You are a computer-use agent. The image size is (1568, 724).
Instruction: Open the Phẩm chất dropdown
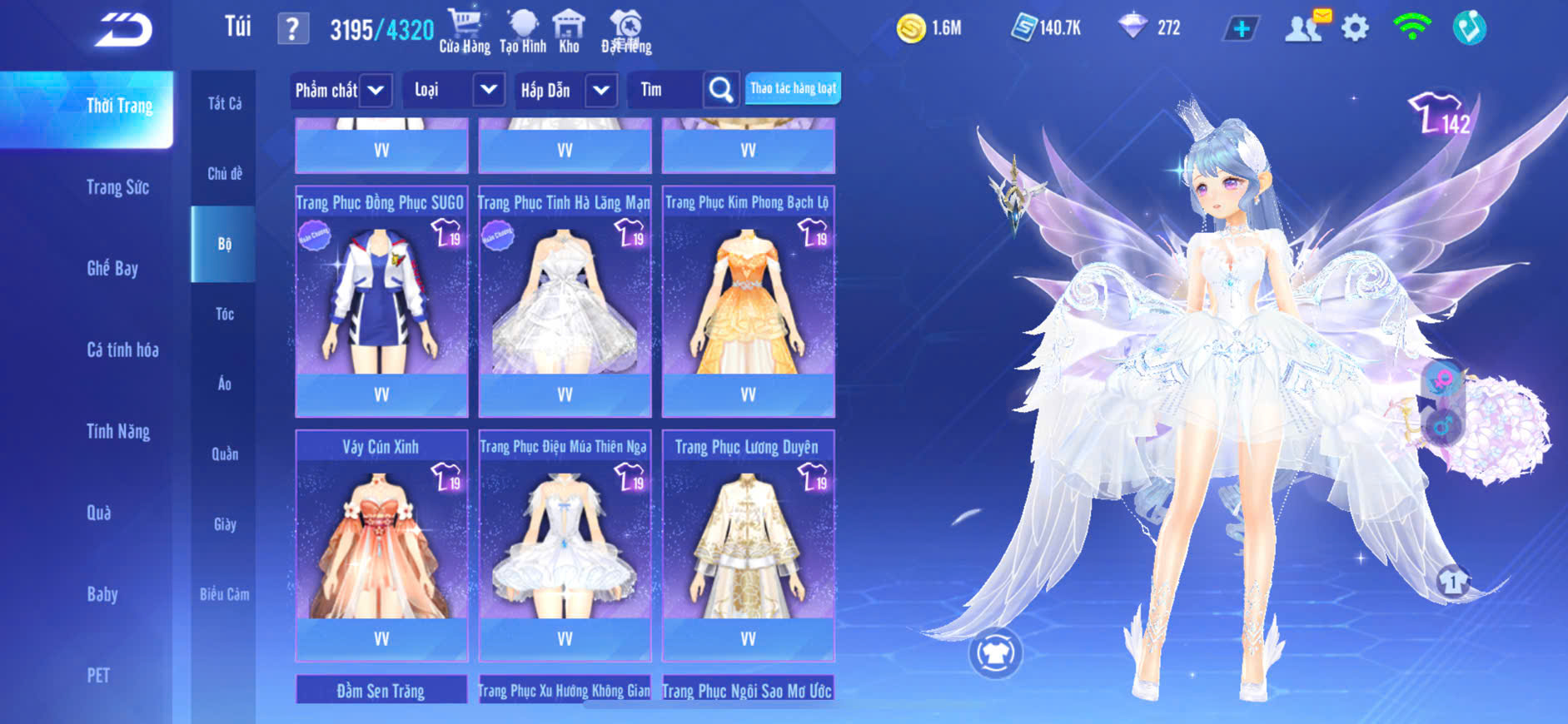(x=341, y=90)
